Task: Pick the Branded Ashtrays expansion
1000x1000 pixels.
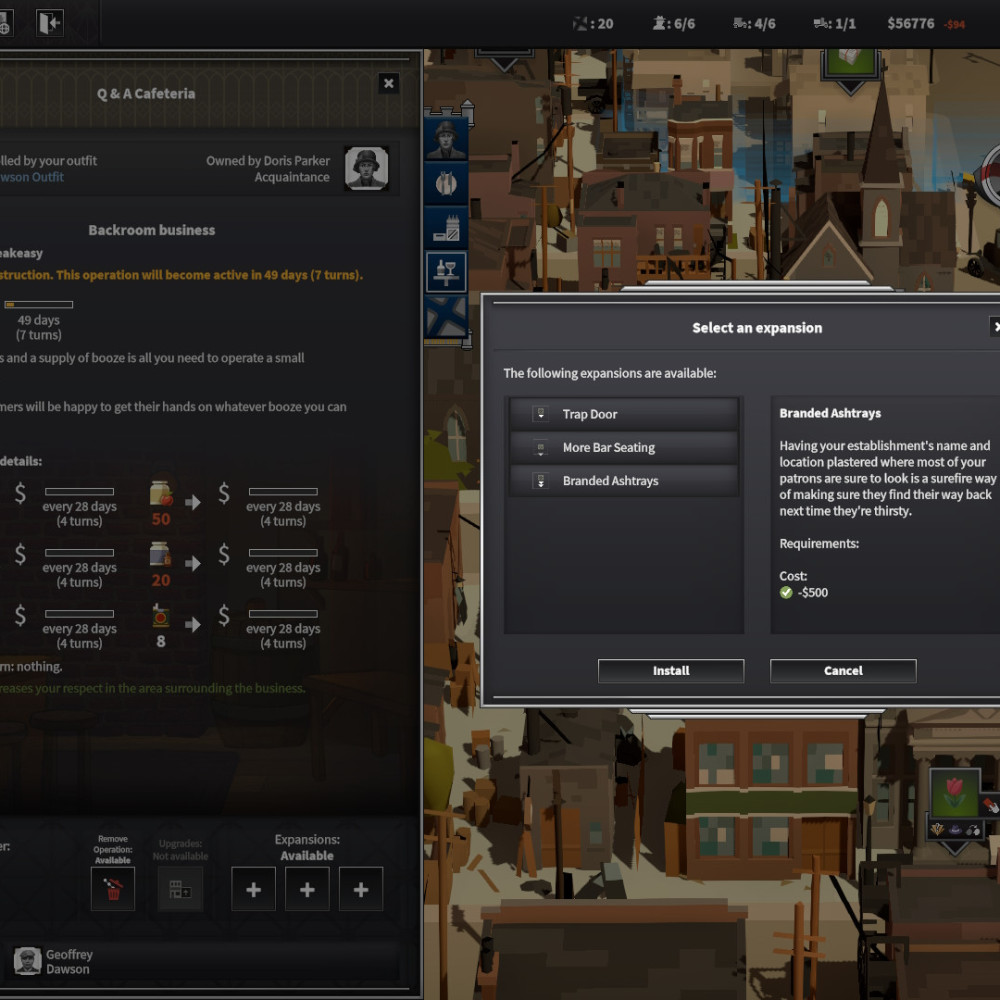Action: (x=623, y=481)
